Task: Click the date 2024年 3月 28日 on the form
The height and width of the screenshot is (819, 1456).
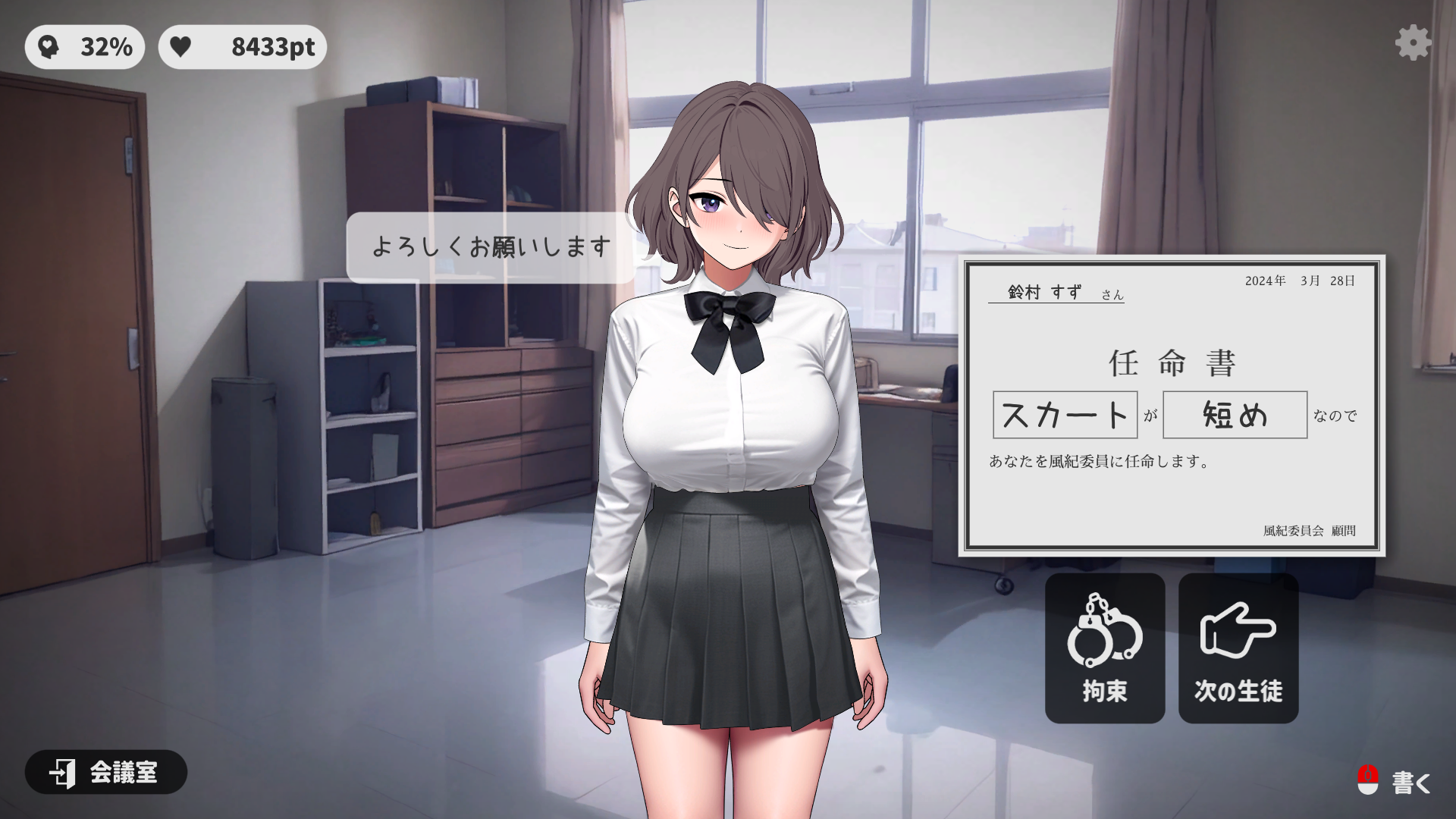Action: pos(1300,281)
